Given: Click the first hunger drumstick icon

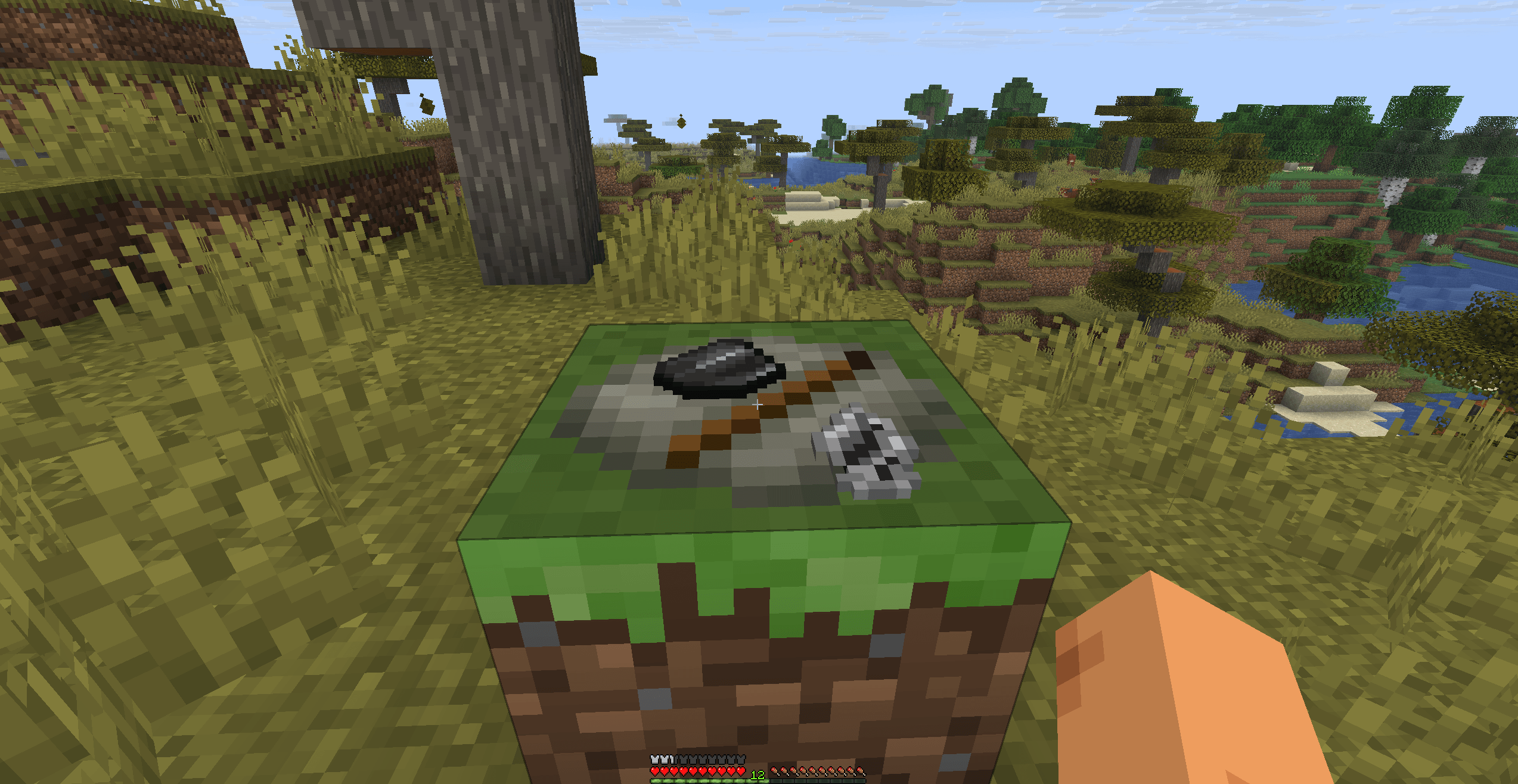Looking at the screenshot, I should (775, 773).
